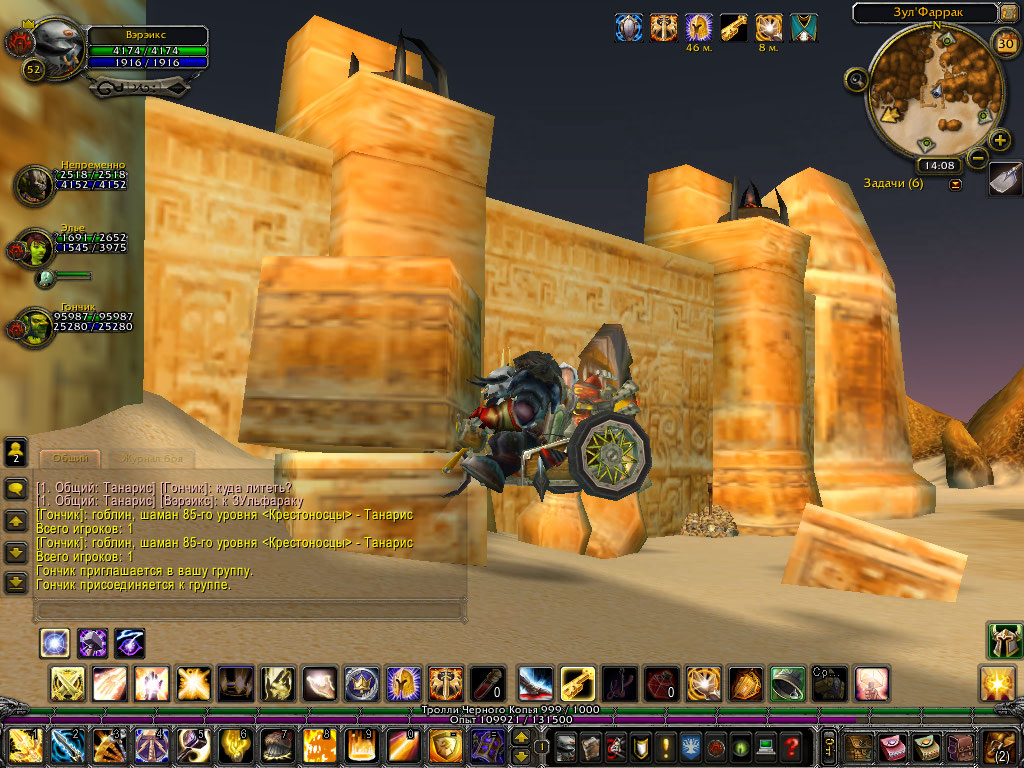Expand the Задачи (6) quest tracker

955,184
